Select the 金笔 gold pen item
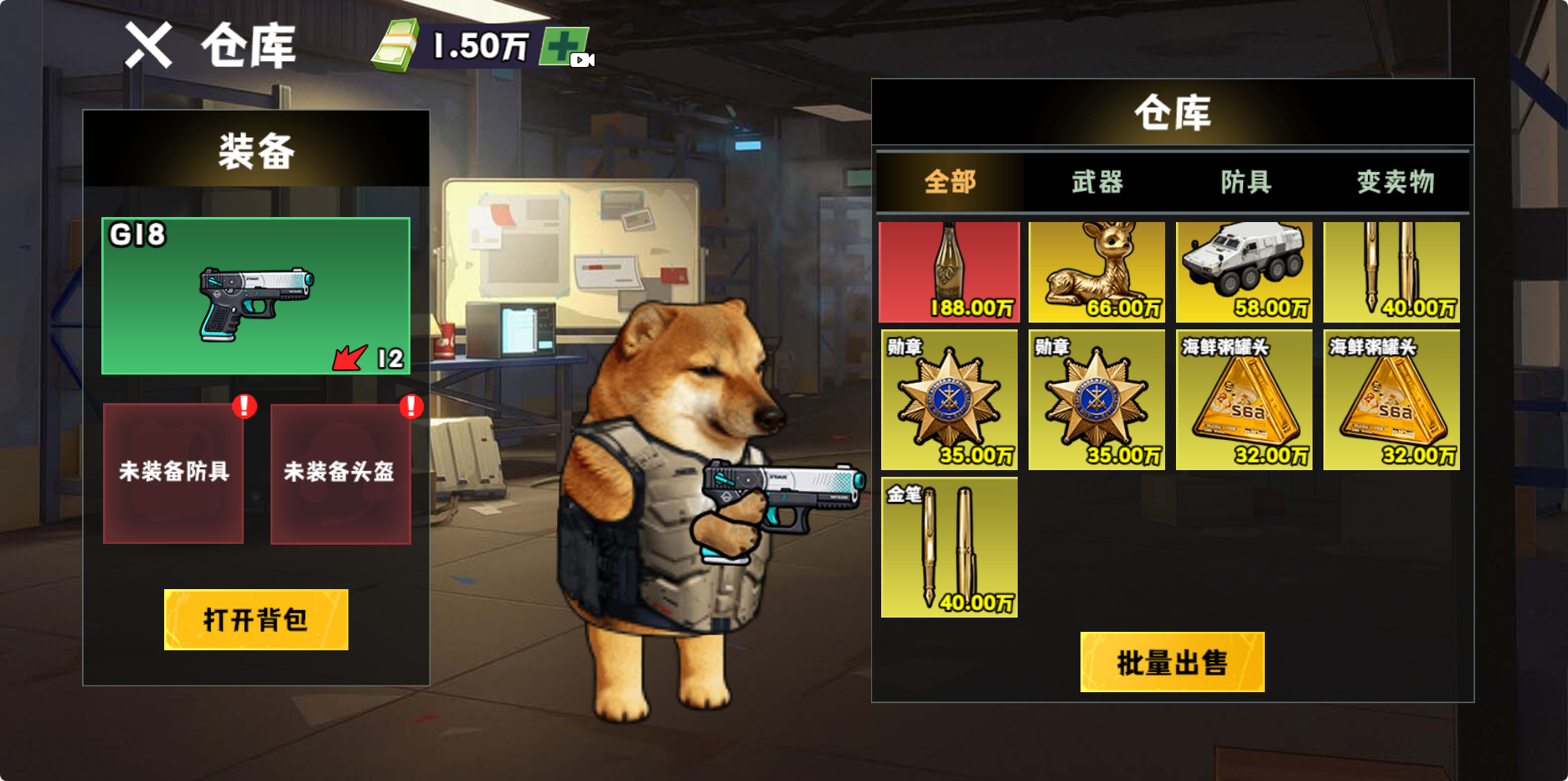This screenshot has height=781, width=1568. click(949, 547)
